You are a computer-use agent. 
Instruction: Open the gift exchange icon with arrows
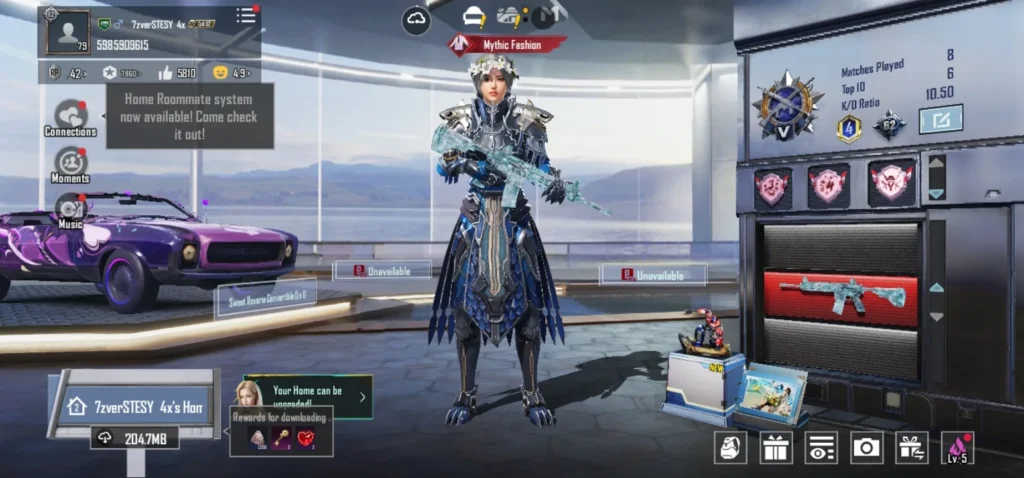click(x=911, y=448)
